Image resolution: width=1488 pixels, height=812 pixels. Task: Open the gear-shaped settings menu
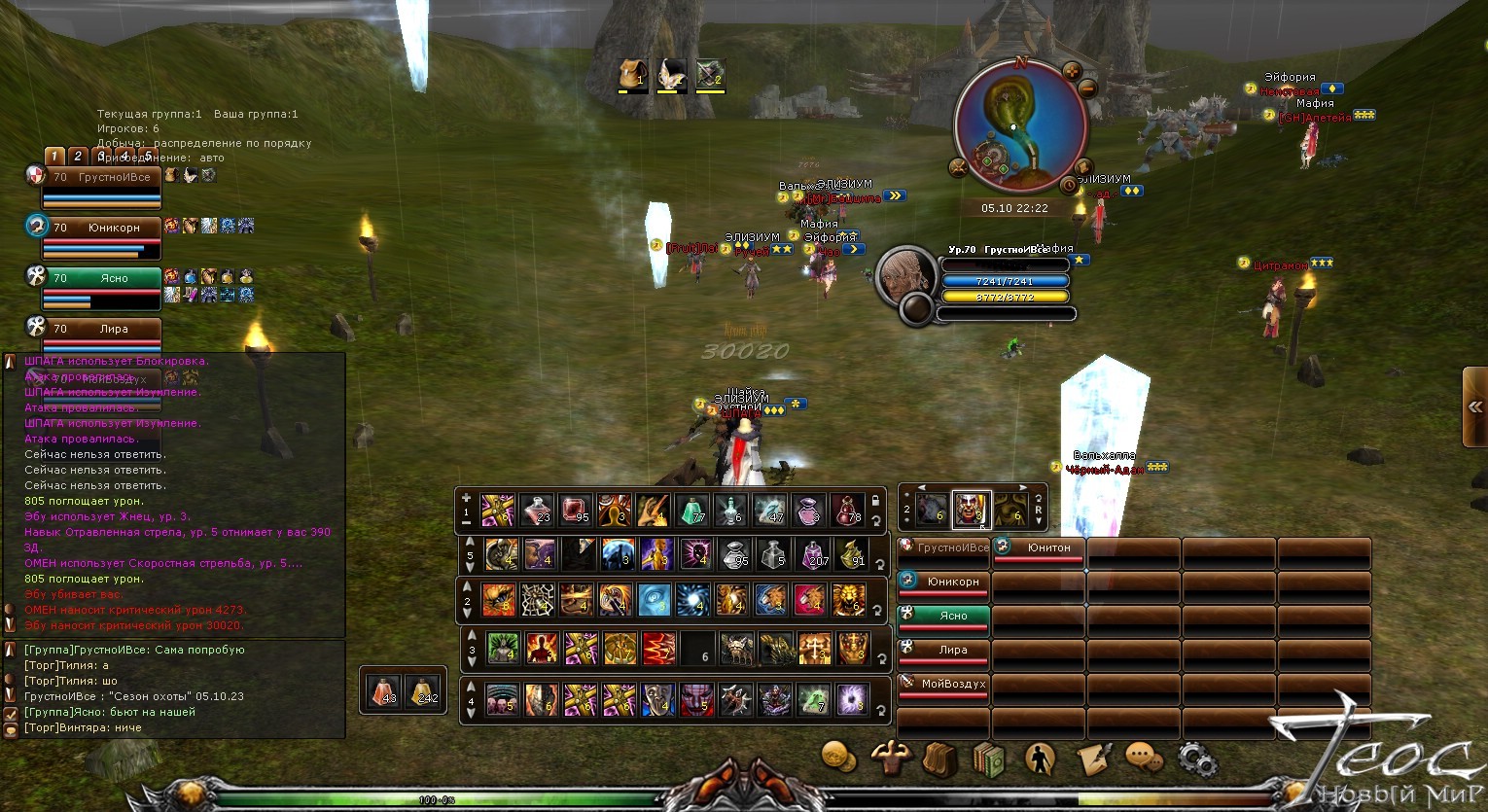tap(1195, 759)
